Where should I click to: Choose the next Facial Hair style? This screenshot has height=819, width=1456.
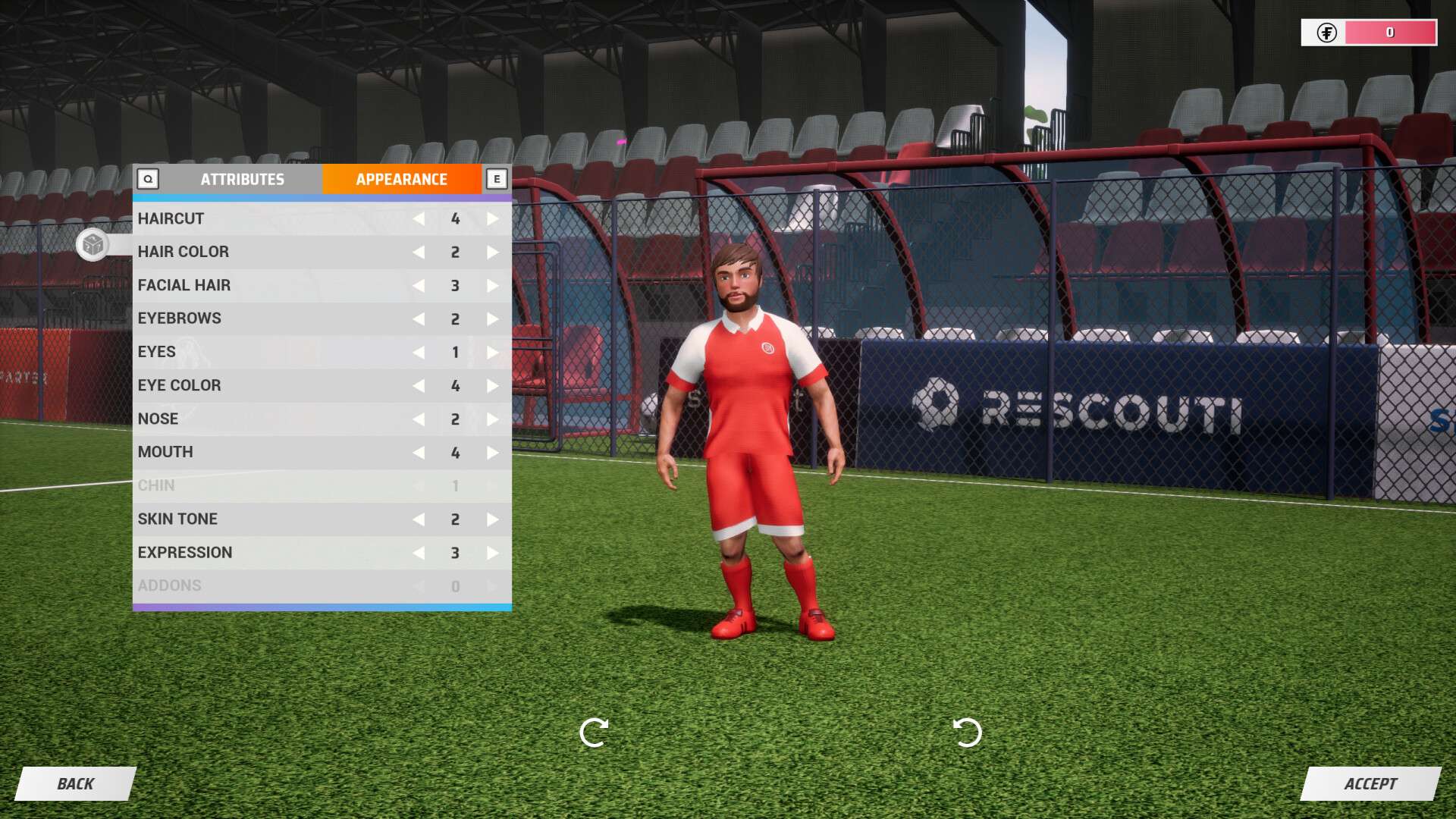tap(493, 286)
